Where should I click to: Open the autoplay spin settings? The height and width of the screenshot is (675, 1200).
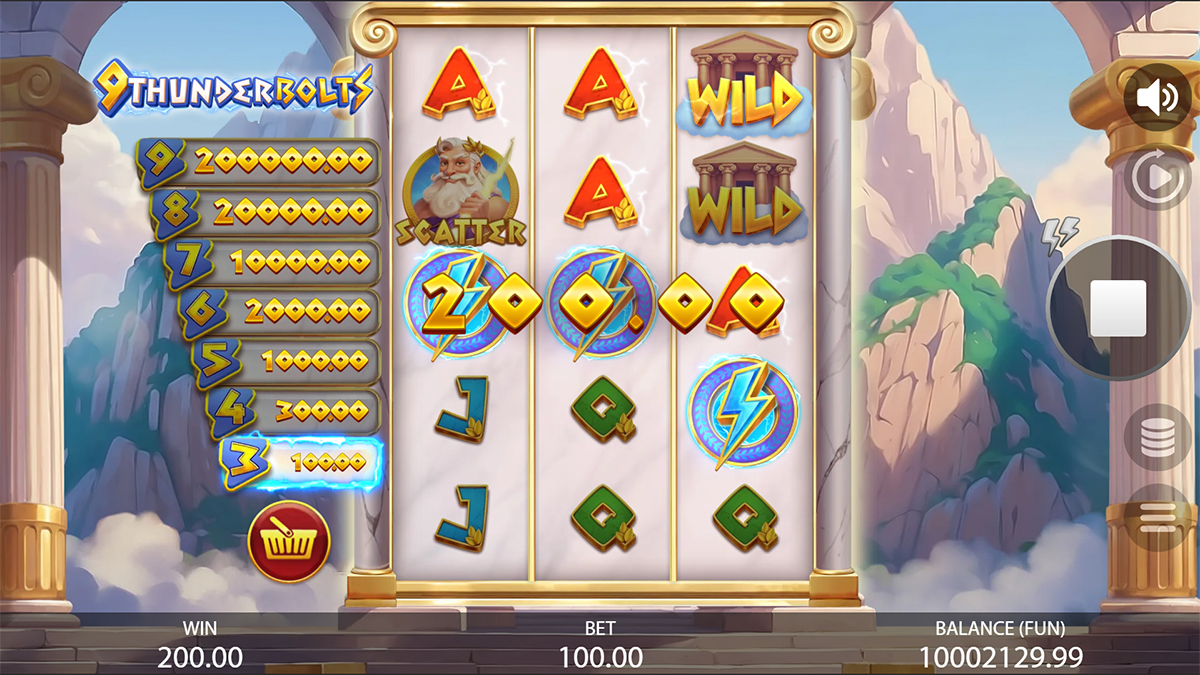[x=1158, y=178]
